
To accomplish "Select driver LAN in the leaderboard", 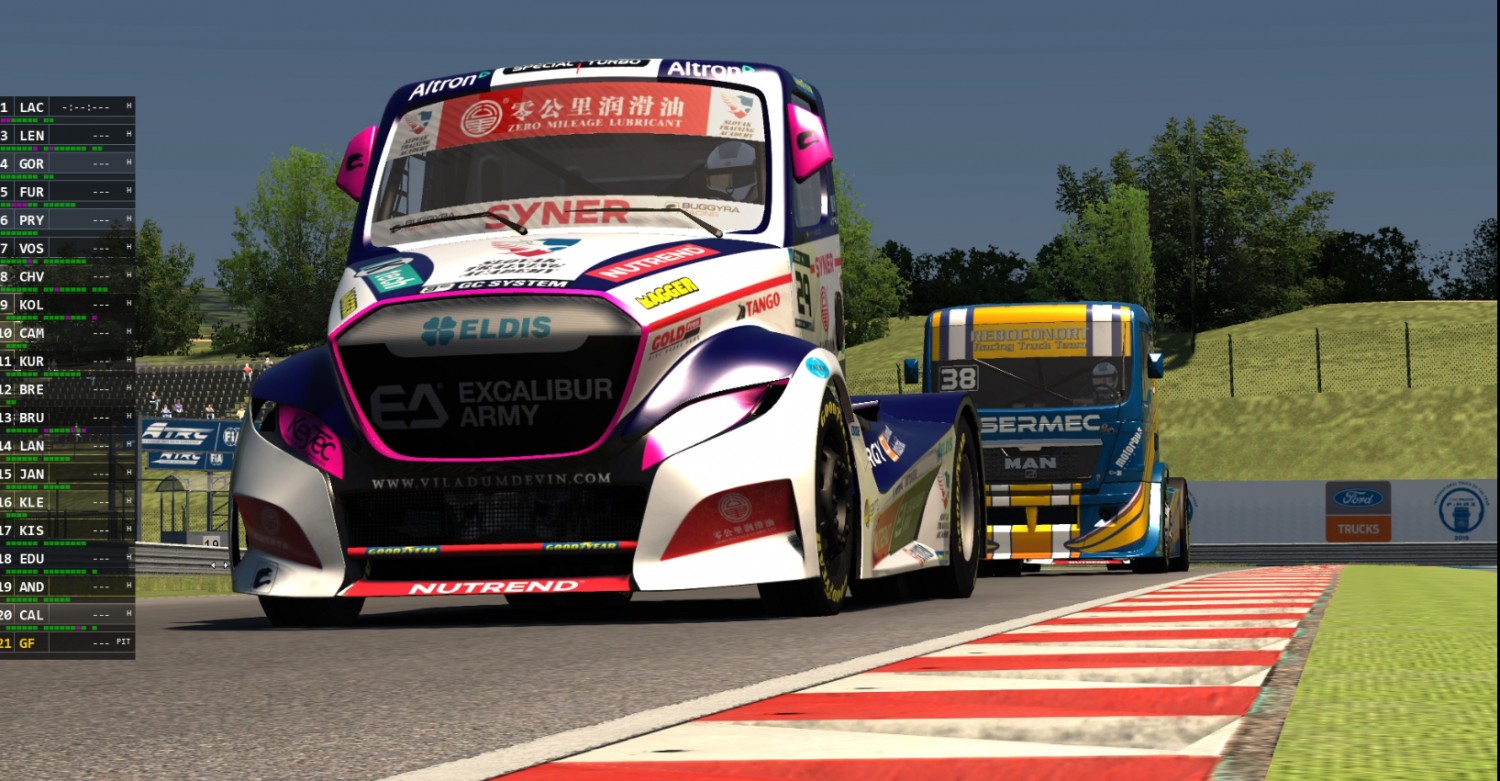I will coord(66,445).
